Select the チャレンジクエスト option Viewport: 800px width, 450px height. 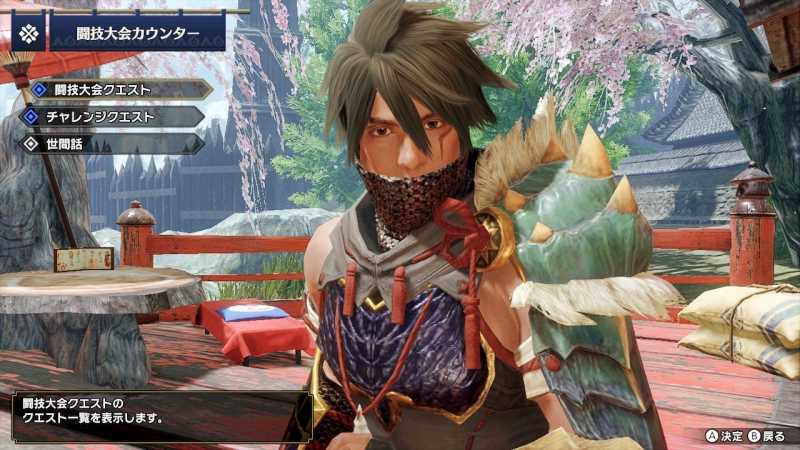108,116
